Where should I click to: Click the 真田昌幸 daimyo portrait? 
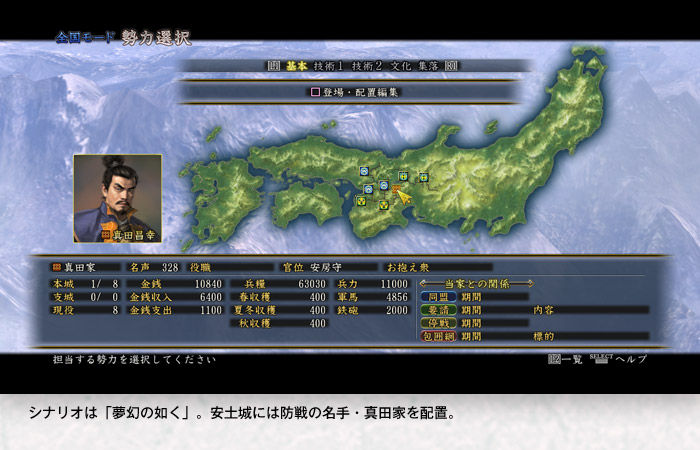pos(117,197)
